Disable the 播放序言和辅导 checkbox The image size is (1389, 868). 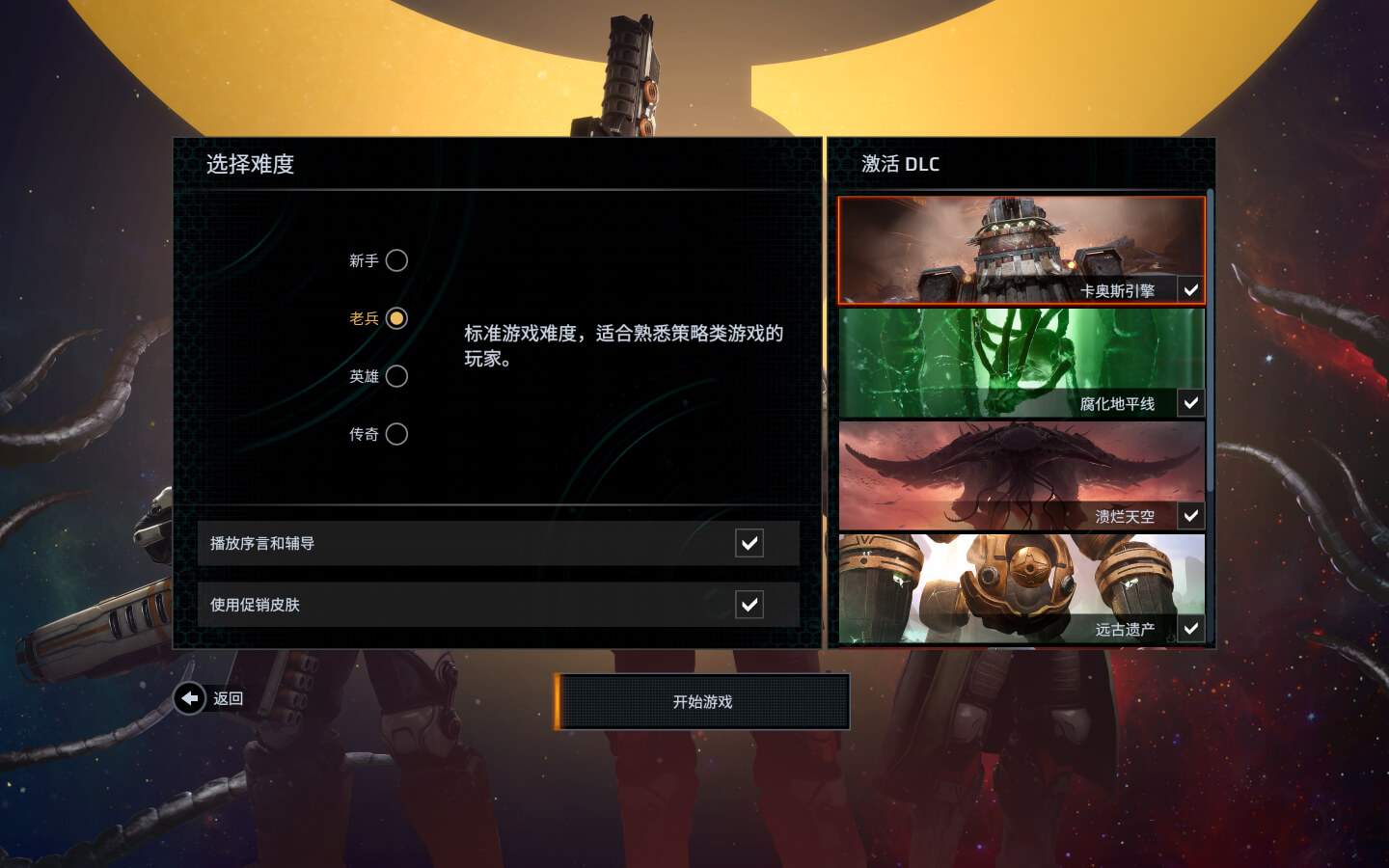point(749,543)
